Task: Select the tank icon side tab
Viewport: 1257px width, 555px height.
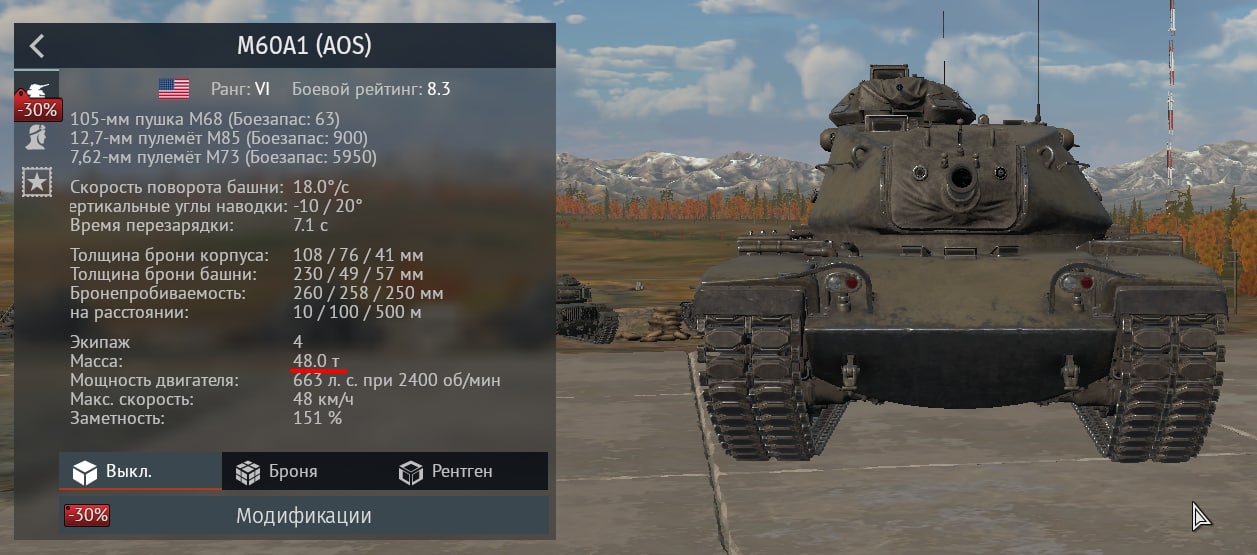Action: [36, 90]
